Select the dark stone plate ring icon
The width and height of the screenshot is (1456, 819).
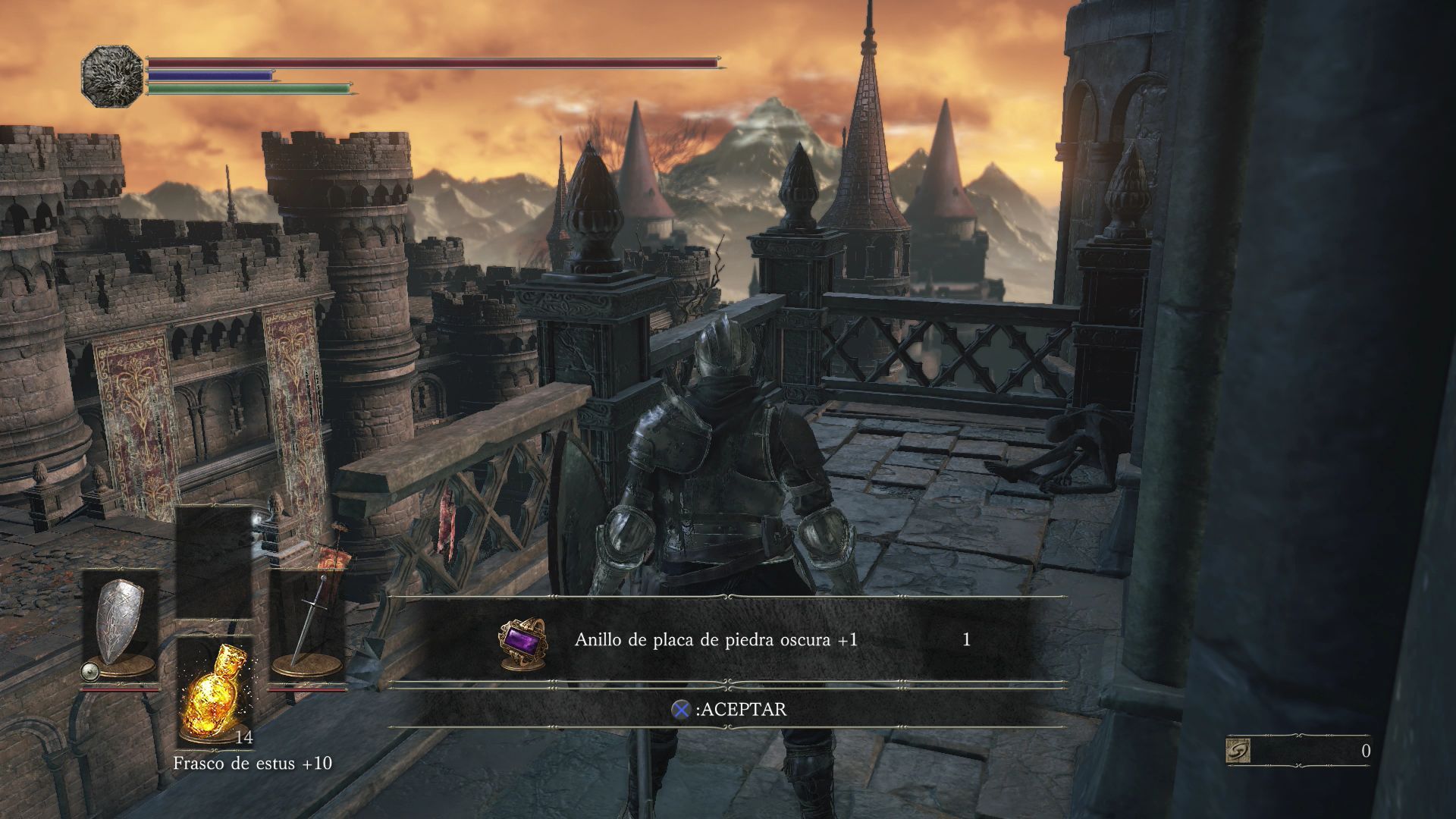click(521, 642)
